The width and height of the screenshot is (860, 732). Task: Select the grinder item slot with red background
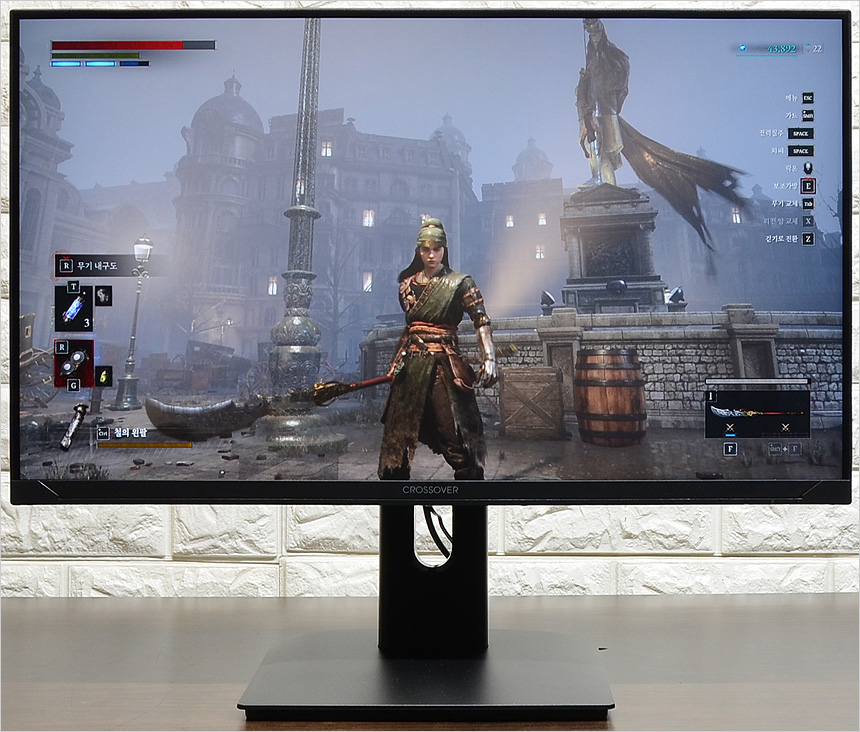click(x=74, y=363)
